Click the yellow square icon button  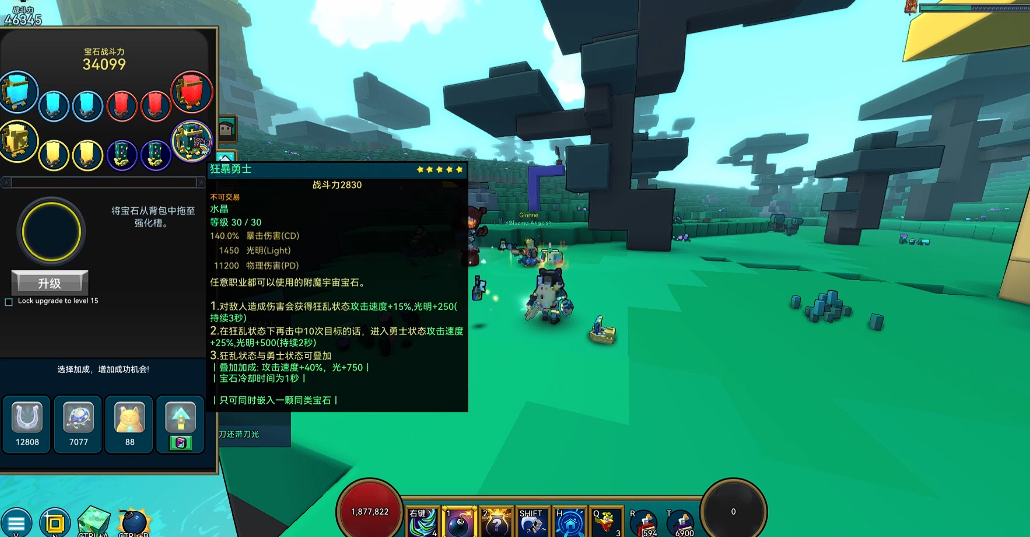coord(54,522)
